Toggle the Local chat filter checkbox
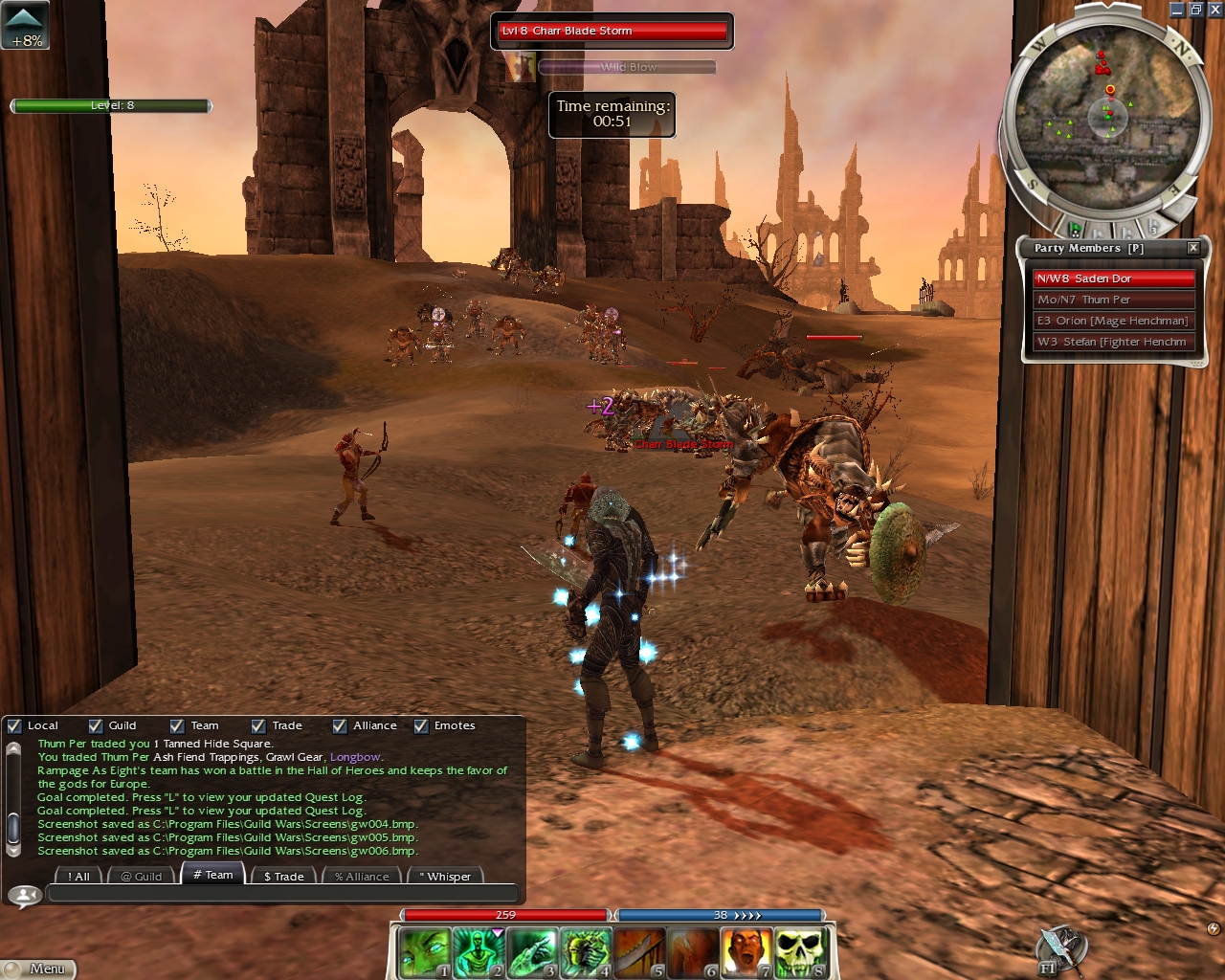The width and height of the screenshot is (1225, 980). [14, 725]
